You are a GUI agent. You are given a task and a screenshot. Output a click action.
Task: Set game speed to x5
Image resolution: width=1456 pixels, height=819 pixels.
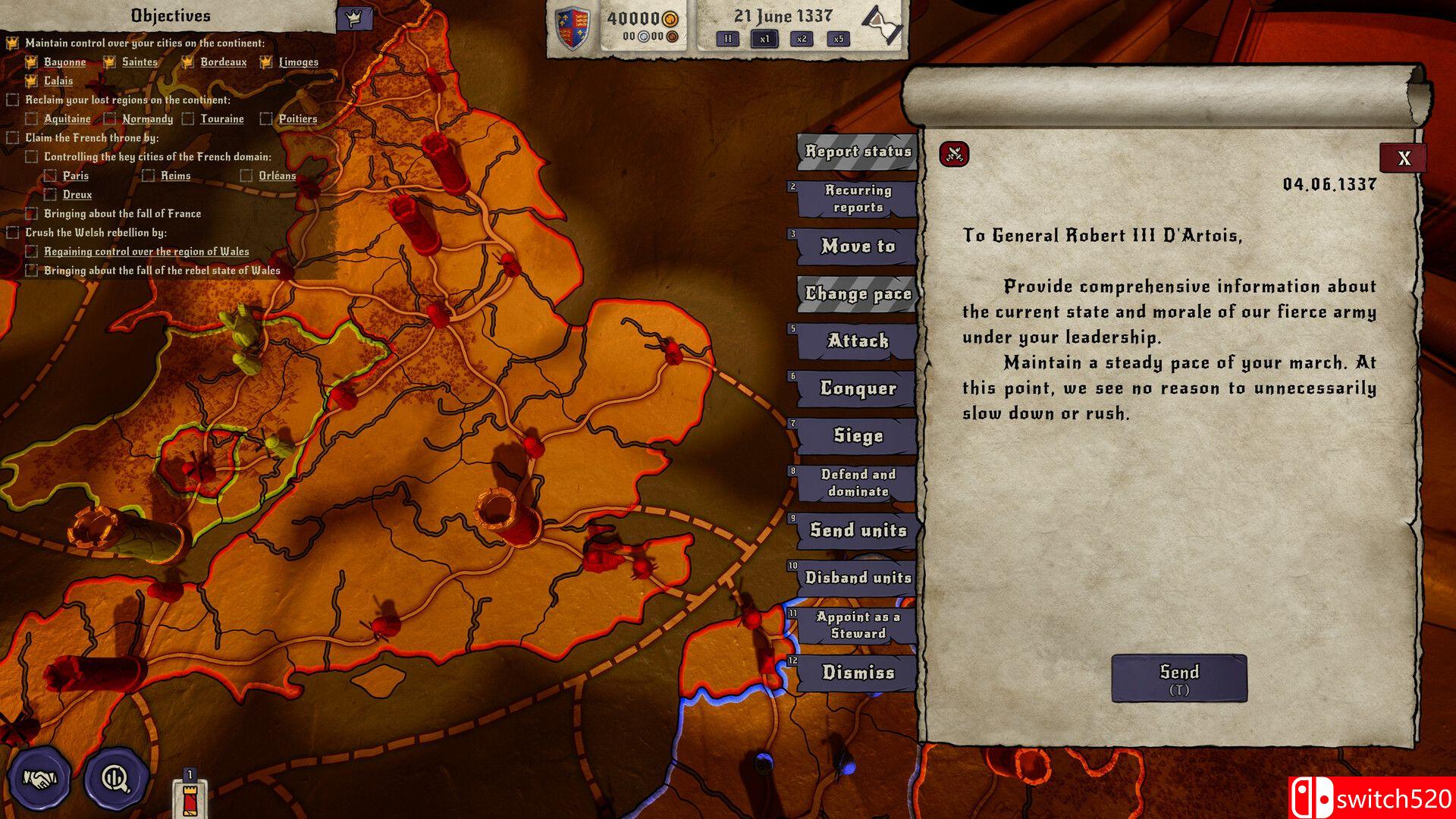pyautogui.click(x=838, y=39)
